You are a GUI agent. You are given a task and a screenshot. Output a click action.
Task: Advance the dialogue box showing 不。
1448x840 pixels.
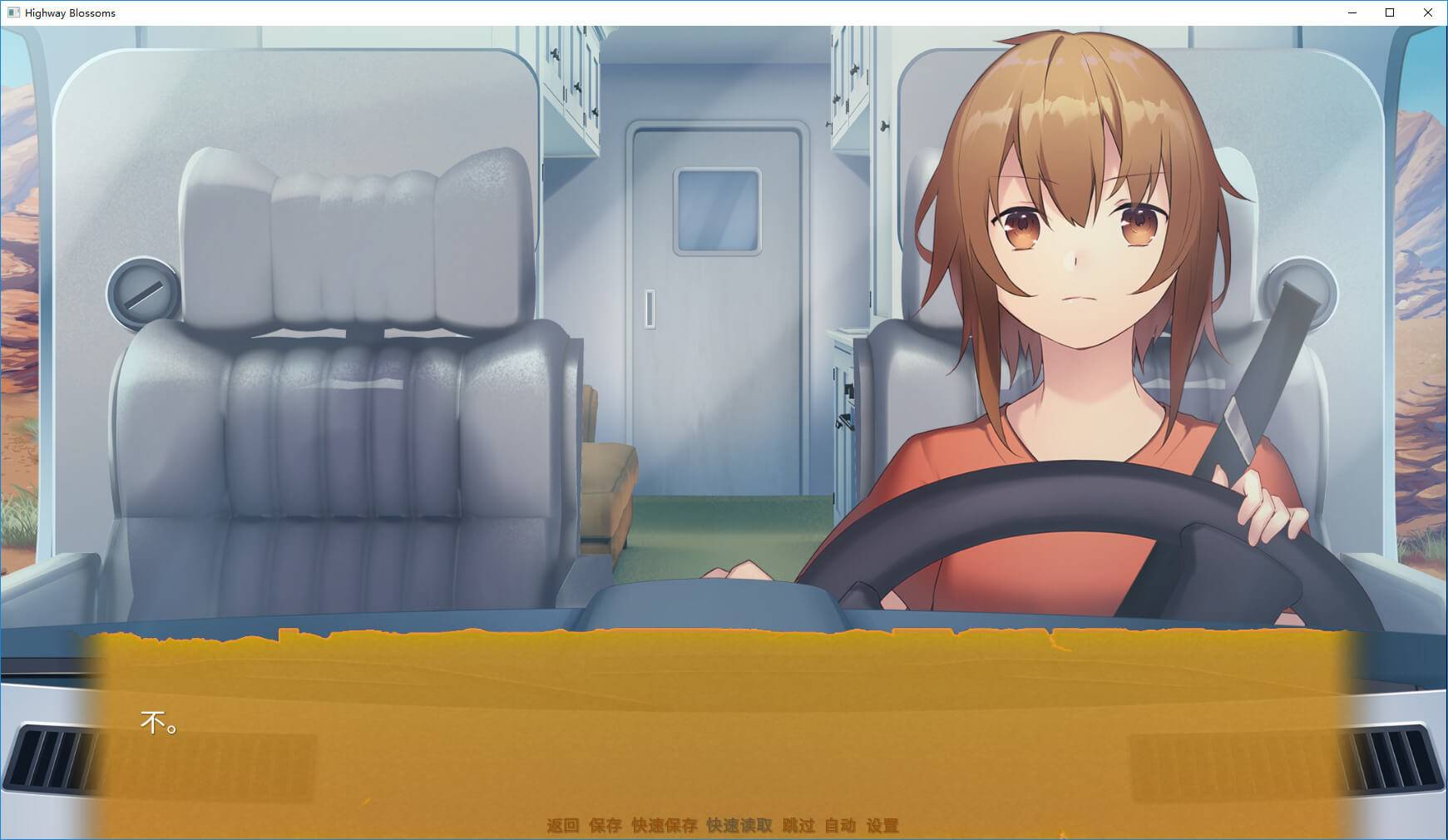click(724, 732)
